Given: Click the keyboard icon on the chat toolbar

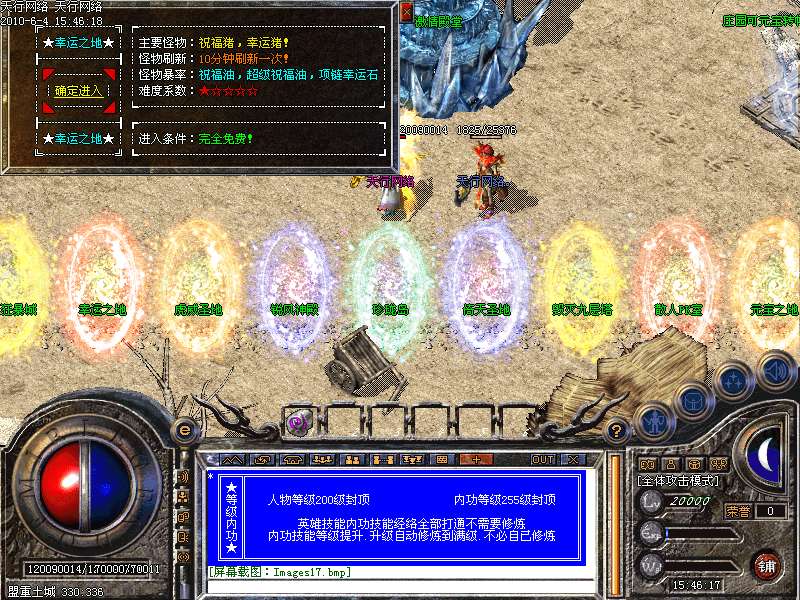Looking at the screenshot, I should tap(443, 459).
